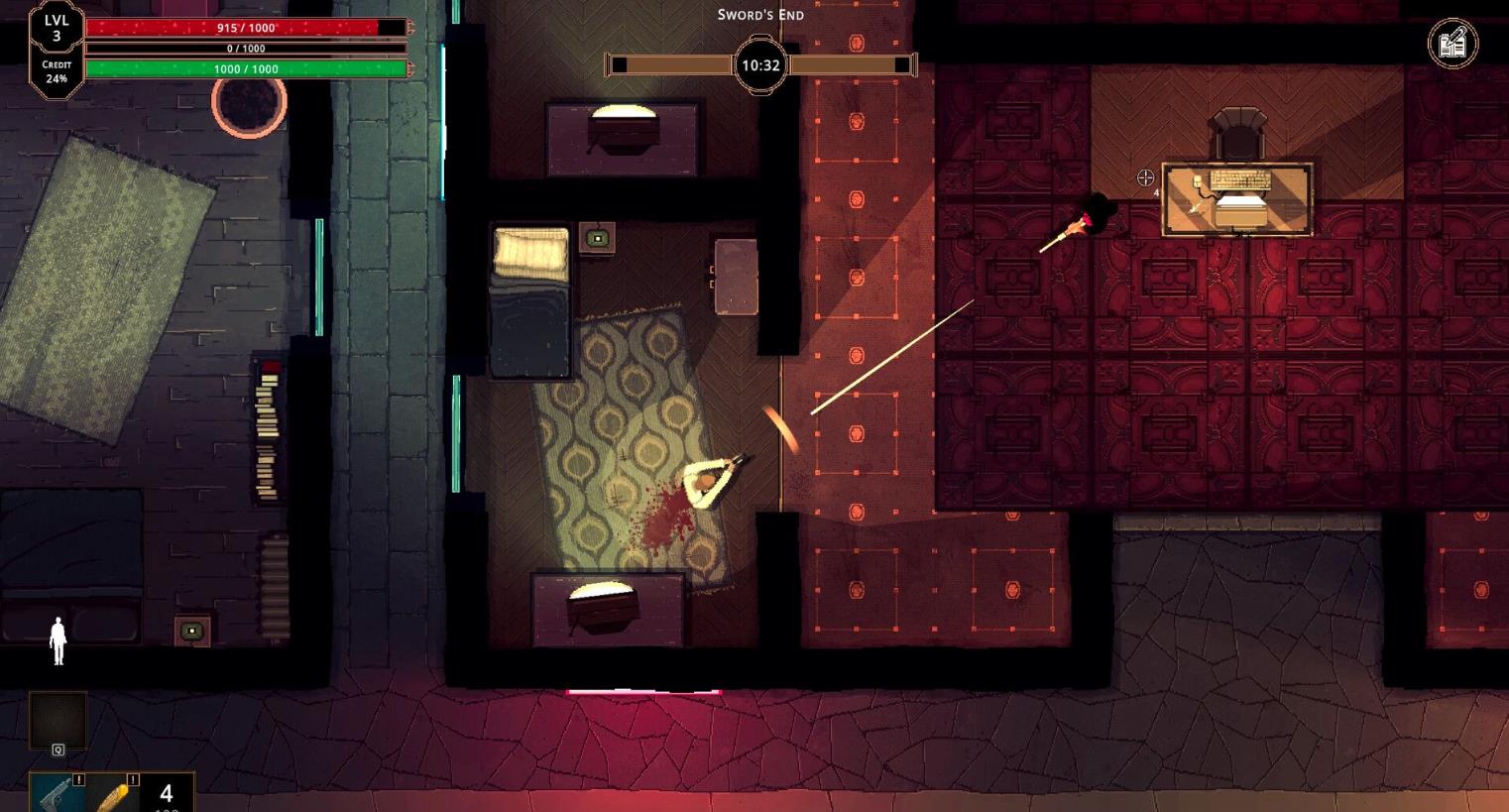Click the white character stance silhouette
Screen dimensions: 1509x812
[x=58, y=640]
